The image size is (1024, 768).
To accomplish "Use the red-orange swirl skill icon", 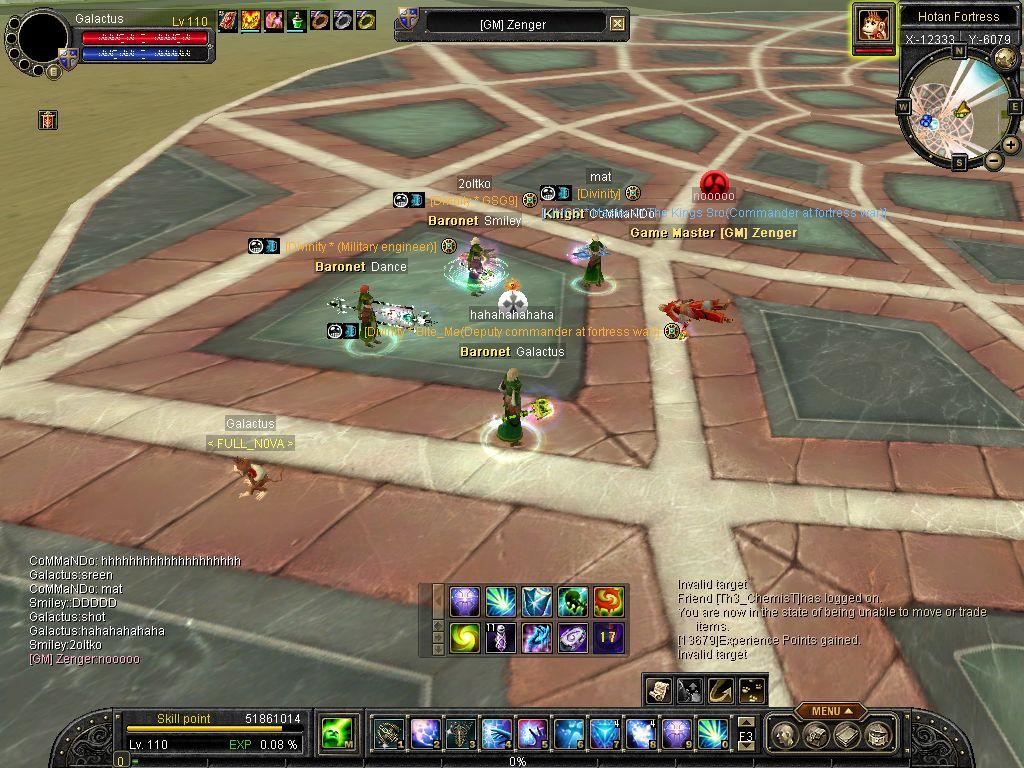I will point(608,602).
